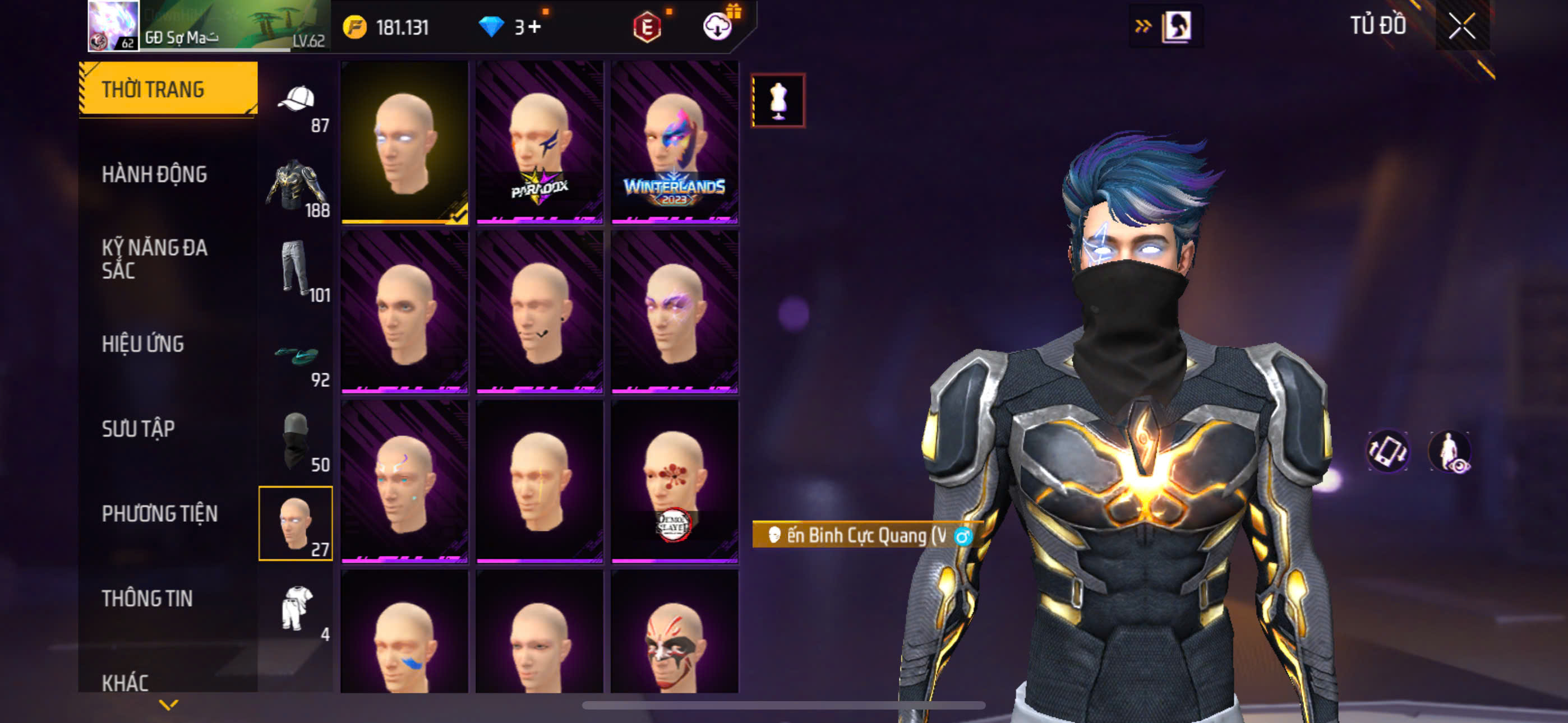Switch to the Hành Động tab

click(x=154, y=175)
